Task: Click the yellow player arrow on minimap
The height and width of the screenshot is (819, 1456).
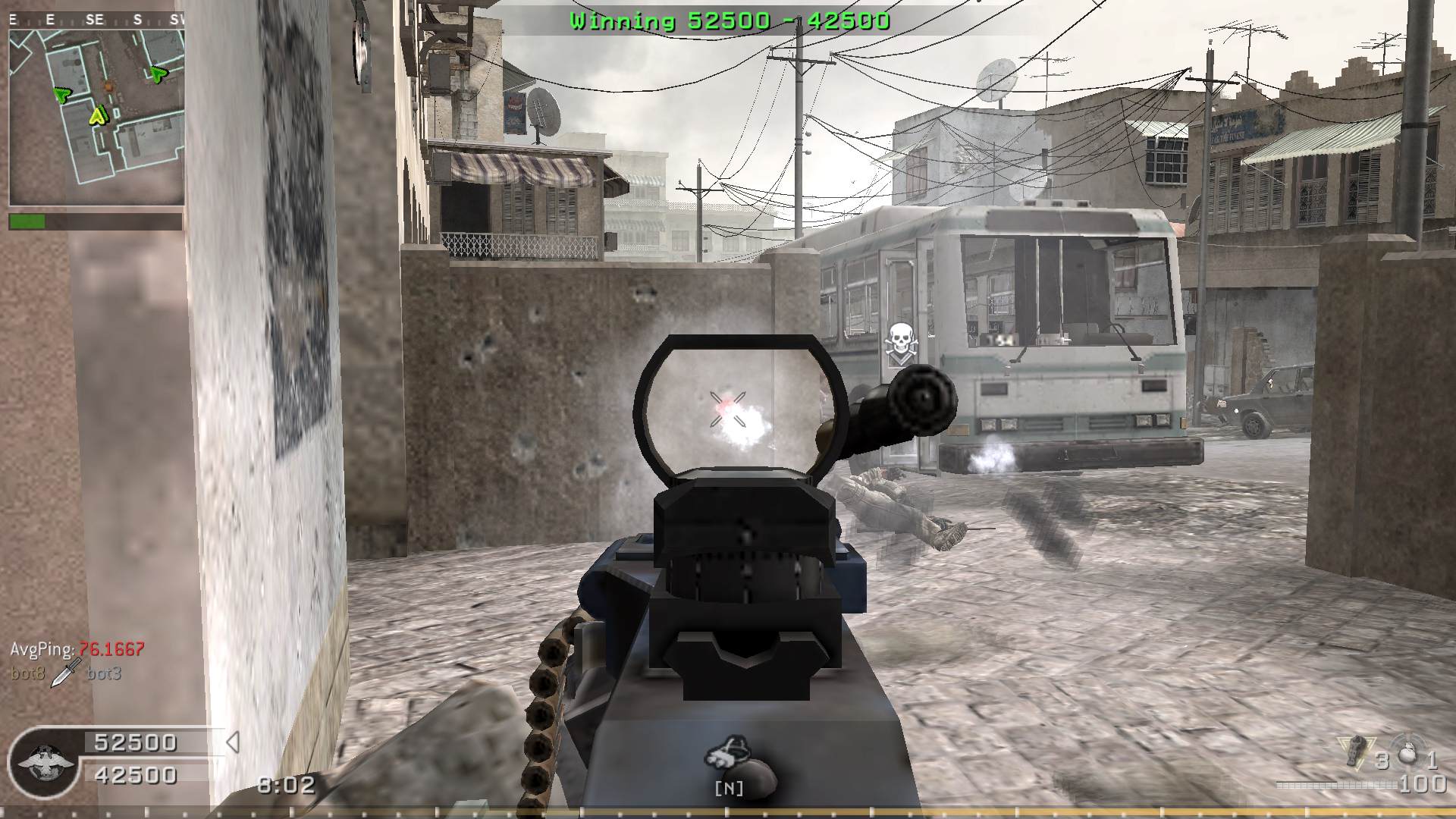Action: click(98, 115)
